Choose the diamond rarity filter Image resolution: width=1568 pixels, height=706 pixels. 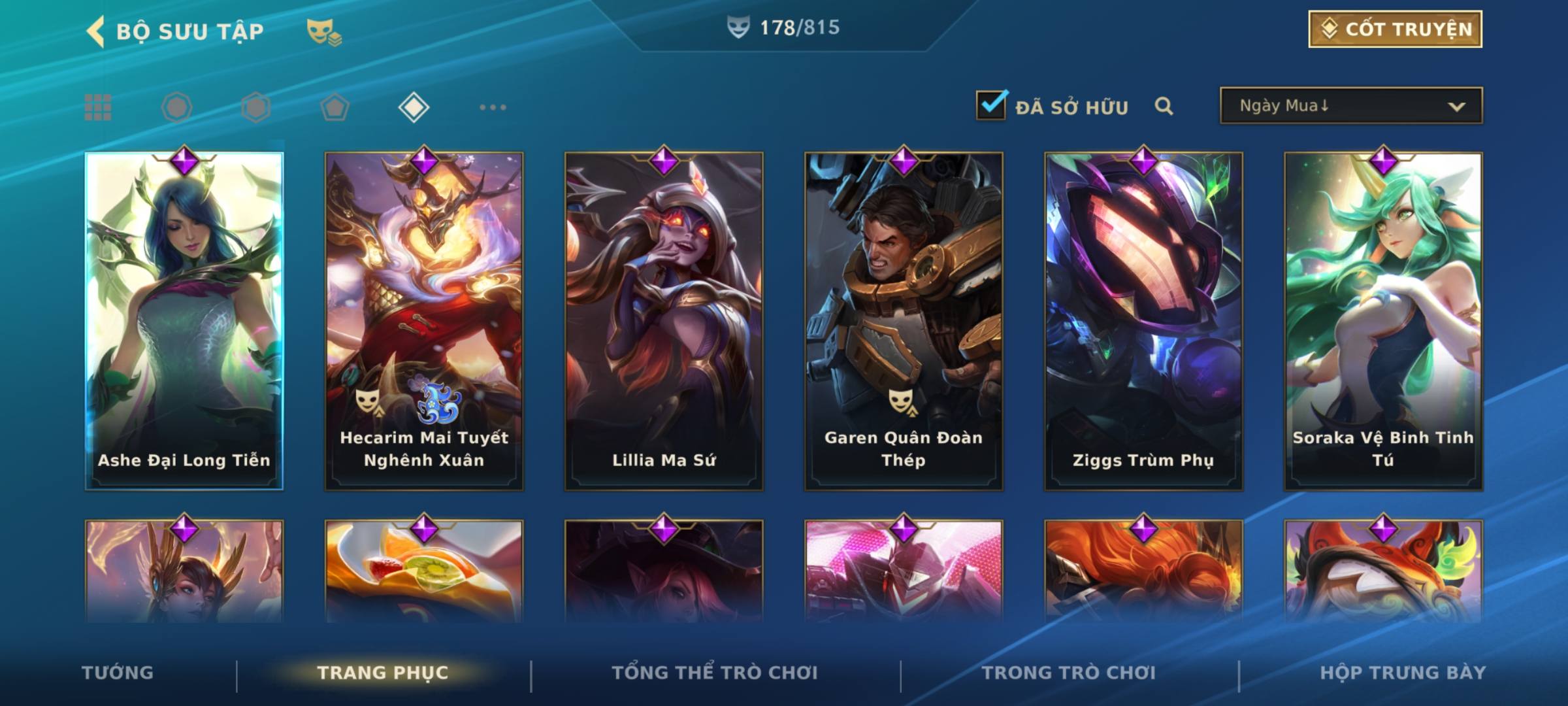point(414,107)
